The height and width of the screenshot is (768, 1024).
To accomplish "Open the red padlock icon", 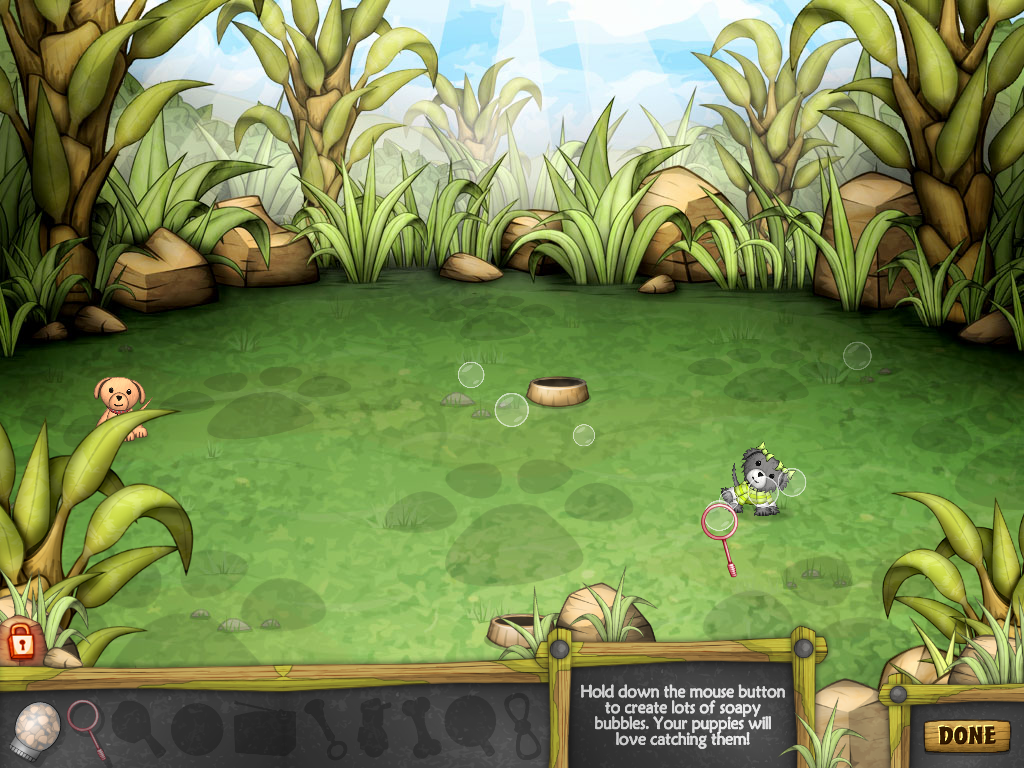I will pos(21,640).
